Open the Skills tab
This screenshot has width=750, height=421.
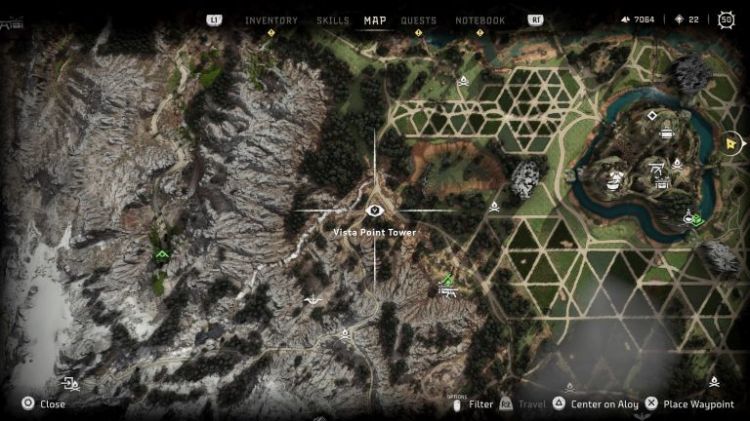click(333, 20)
